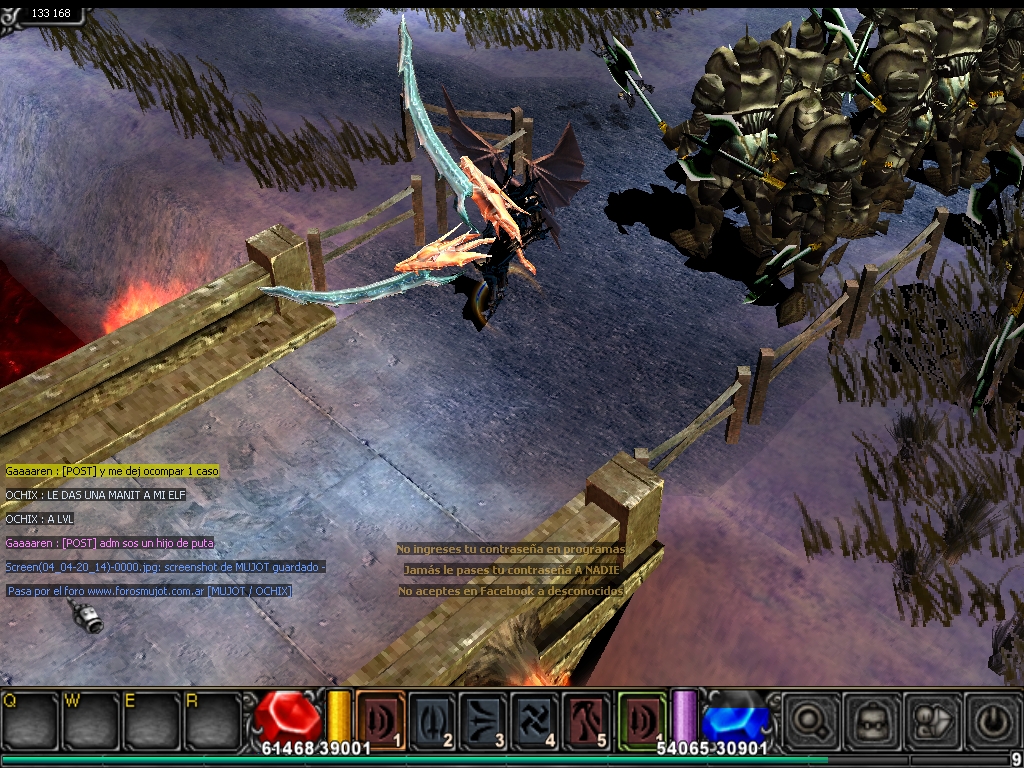This screenshot has width=1024, height=768.
Task: Select the R item hotkey slot
Action: click(x=212, y=719)
